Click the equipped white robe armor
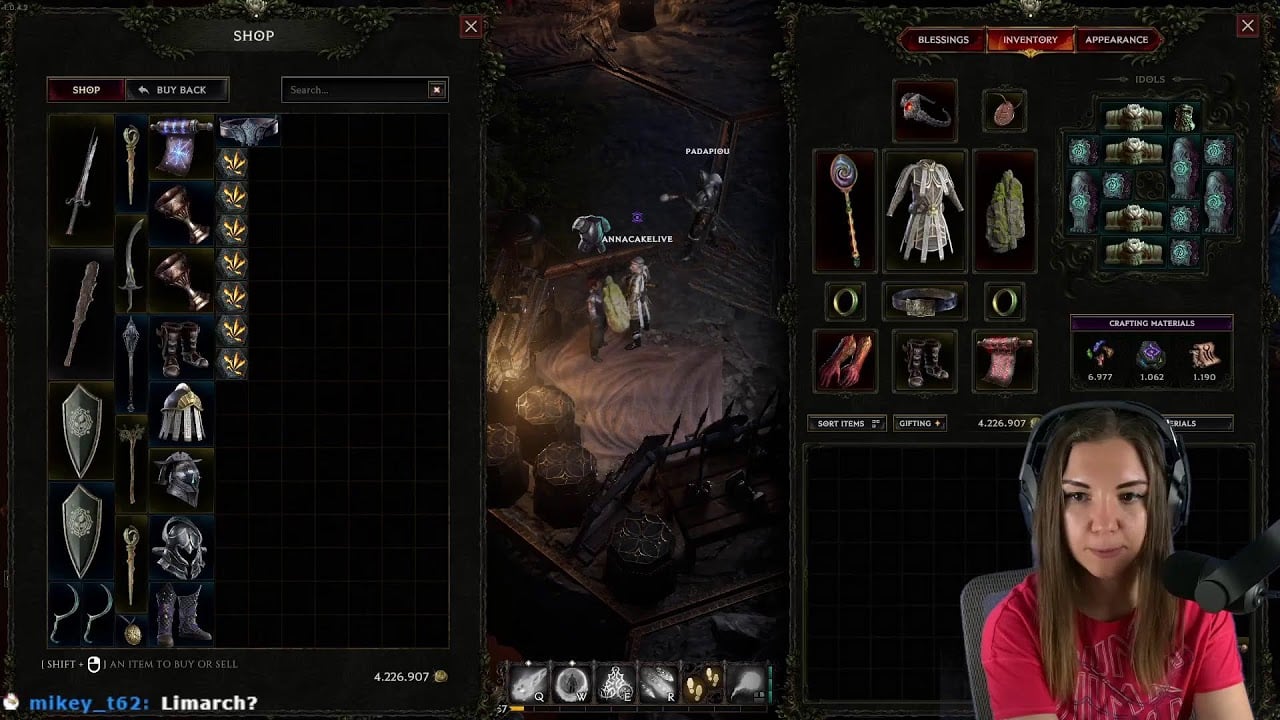1280x720 pixels. click(x=925, y=210)
